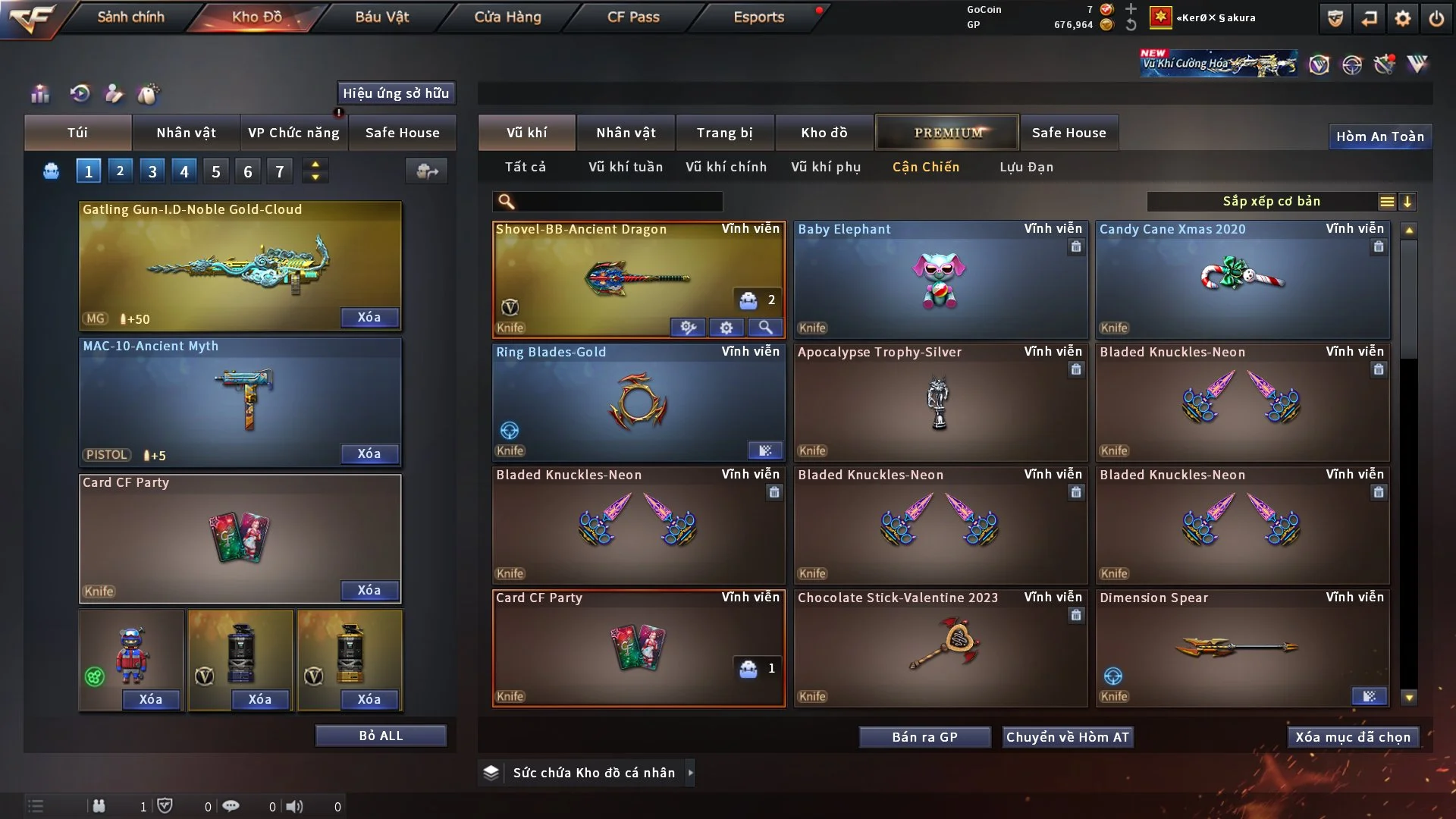Open the Sắp xếp cơ bản sort dropdown
Image resolution: width=1456 pixels, height=819 pixels.
tap(1271, 202)
